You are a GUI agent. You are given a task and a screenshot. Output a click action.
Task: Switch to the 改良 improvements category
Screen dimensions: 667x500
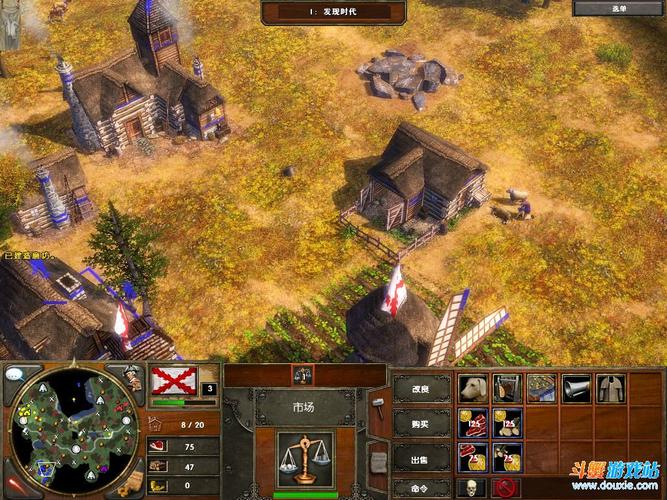(x=422, y=388)
